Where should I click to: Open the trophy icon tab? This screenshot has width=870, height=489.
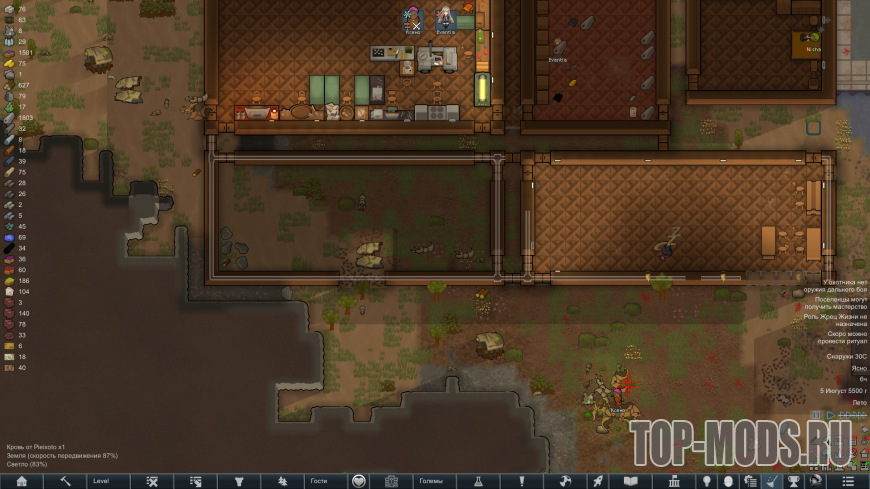click(x=795, y=481)
